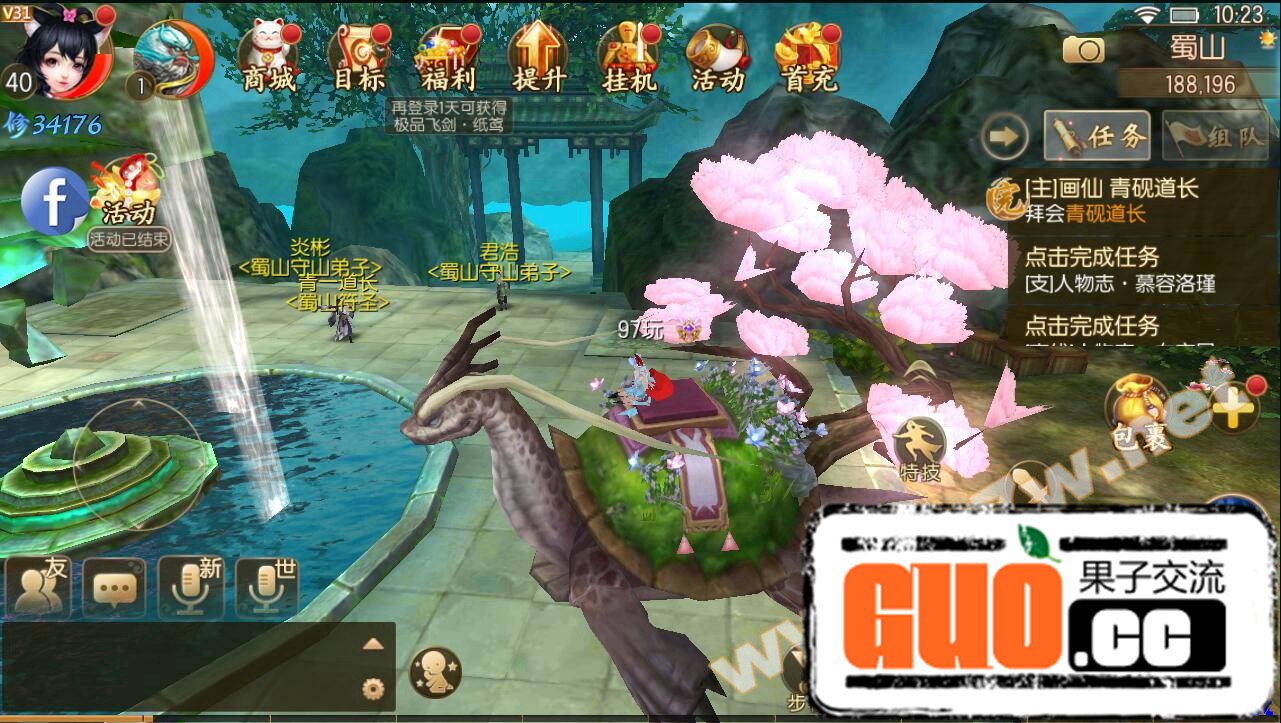Image resolution: width=1281 pixels, height=723 pixels.
Task: Start auto-combat via the 挂机 icon
Action: [629, 57]
